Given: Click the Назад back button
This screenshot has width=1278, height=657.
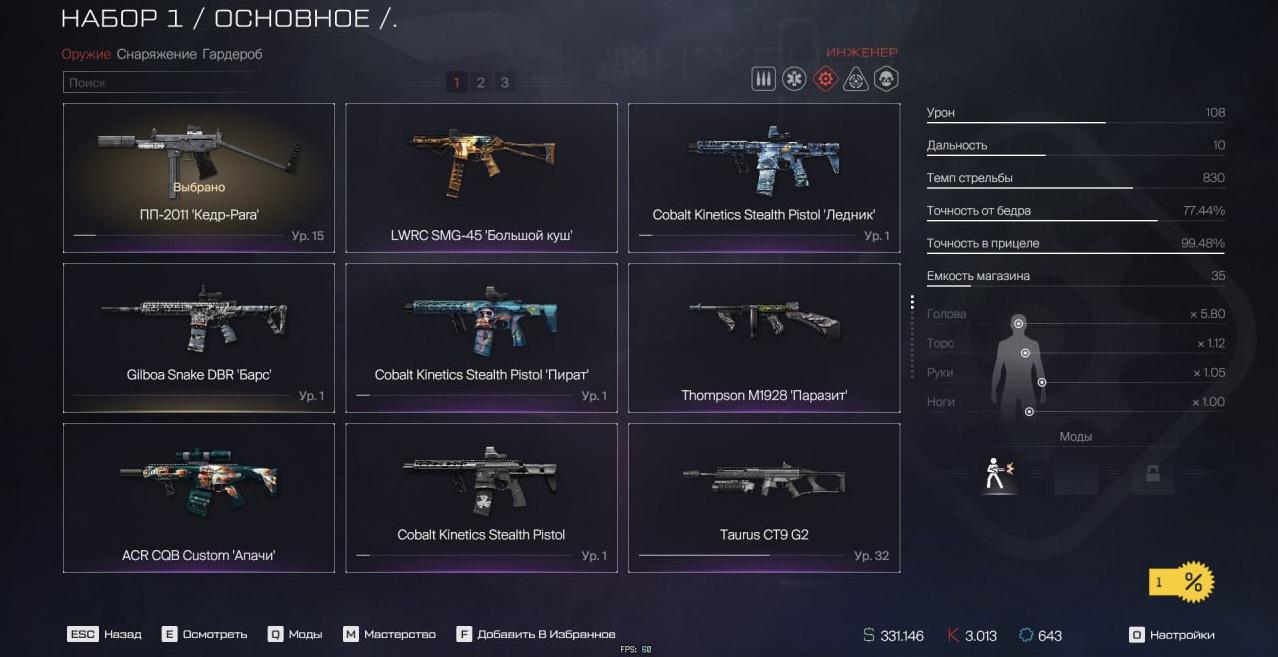Looking at the screenshot, I should [105, 634].
